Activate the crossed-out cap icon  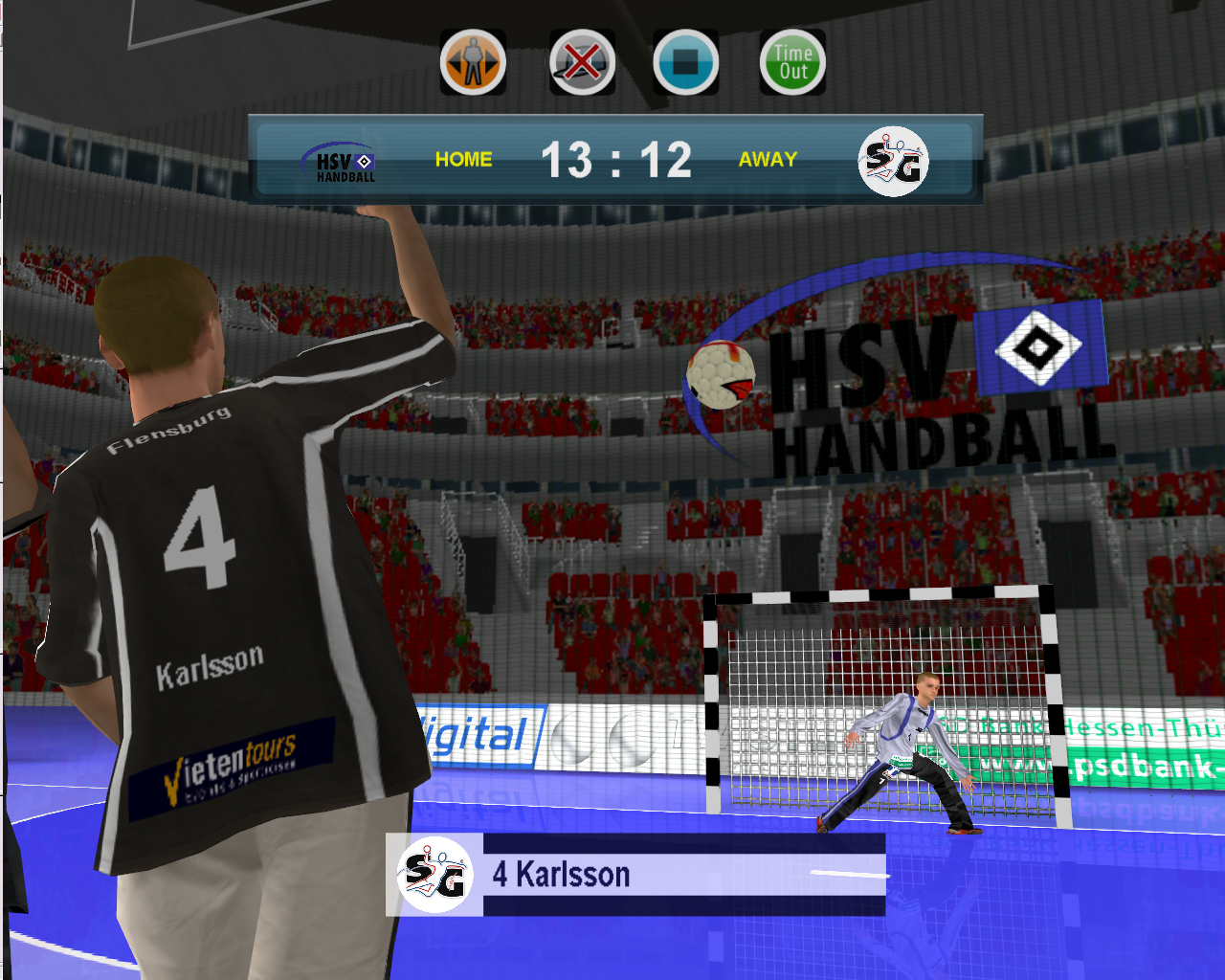point(582,62)
